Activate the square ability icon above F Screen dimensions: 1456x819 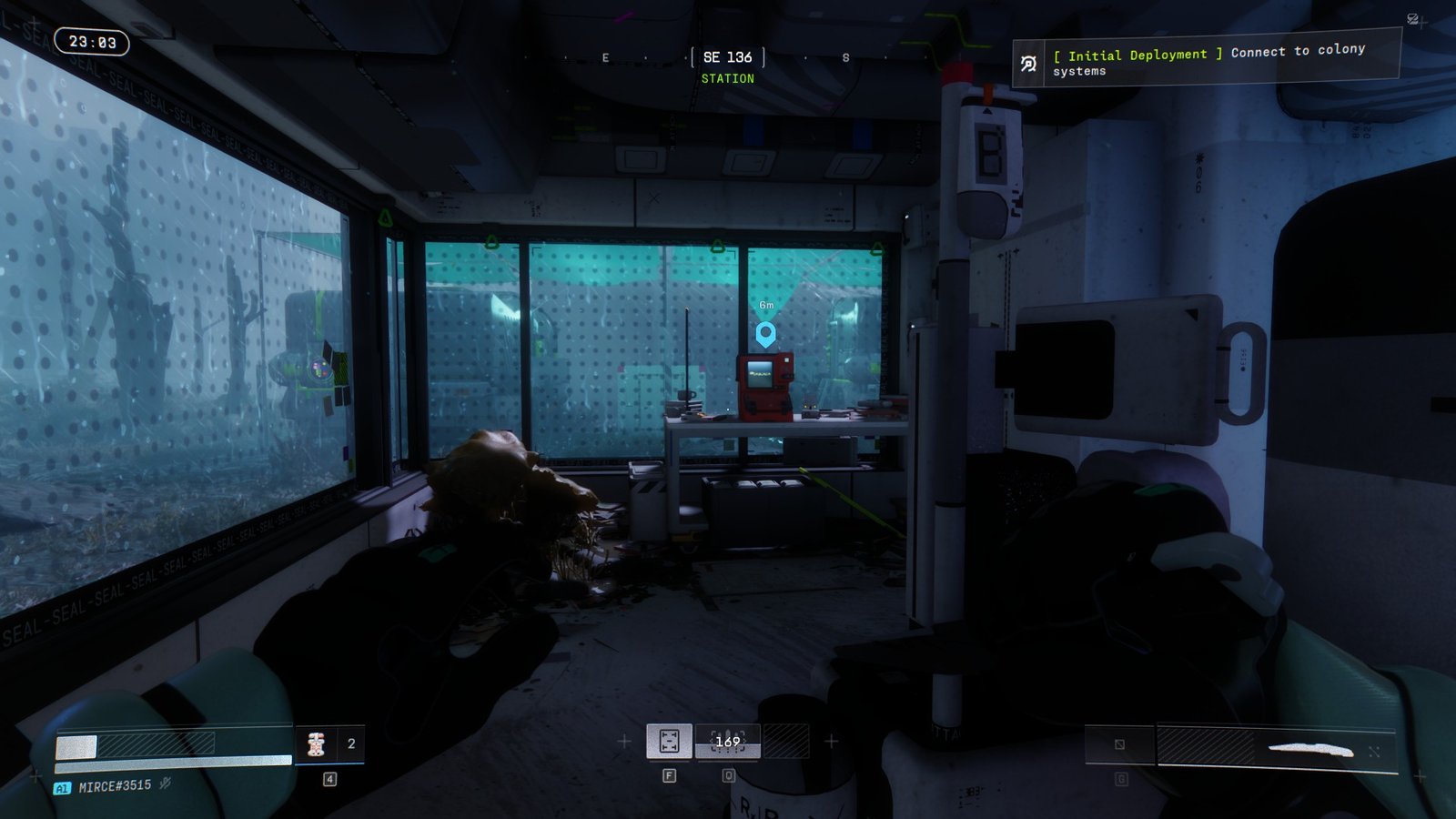click(x=669, y=742)
